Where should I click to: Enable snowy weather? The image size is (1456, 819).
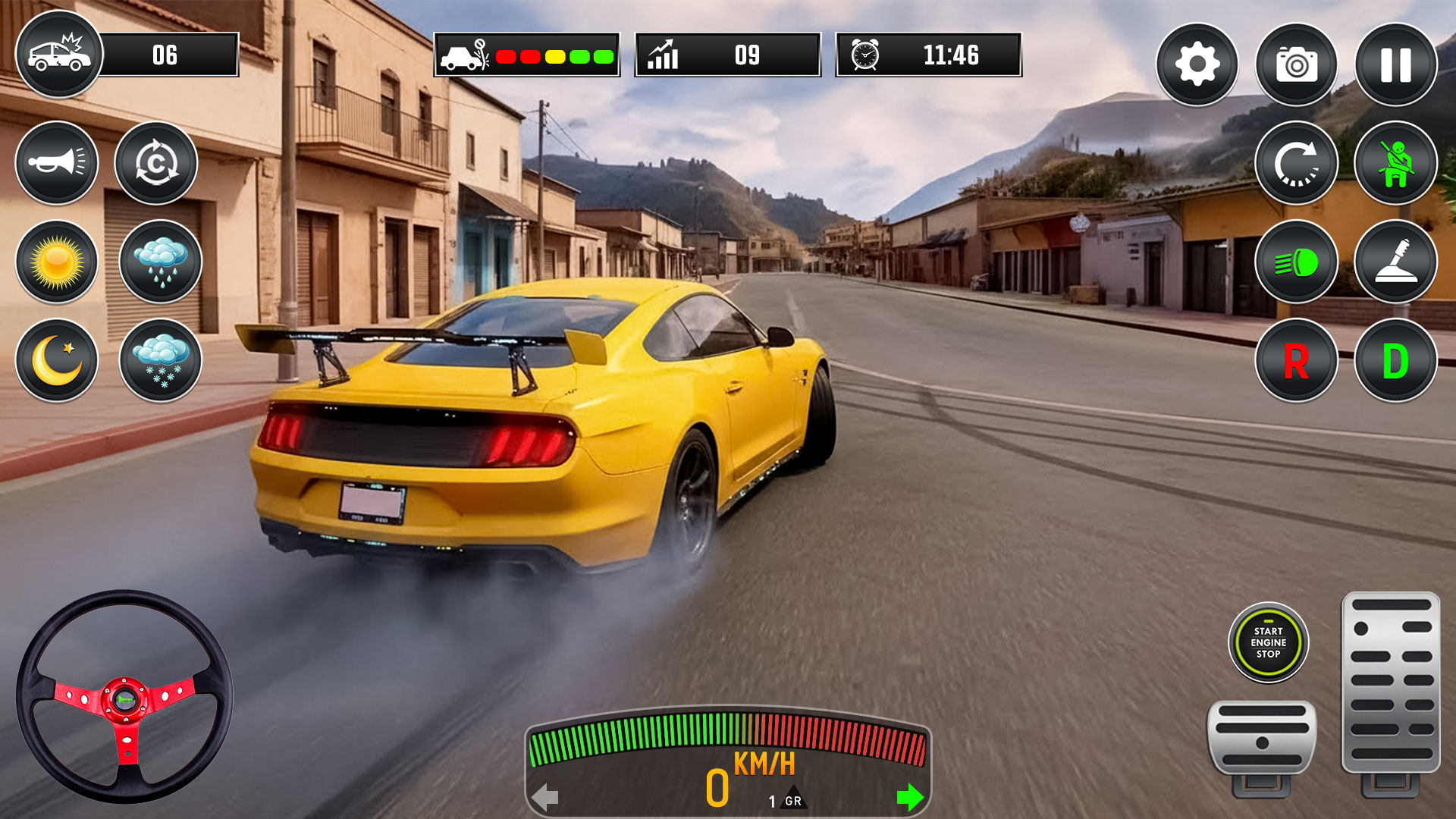click(x=155, y=362)
